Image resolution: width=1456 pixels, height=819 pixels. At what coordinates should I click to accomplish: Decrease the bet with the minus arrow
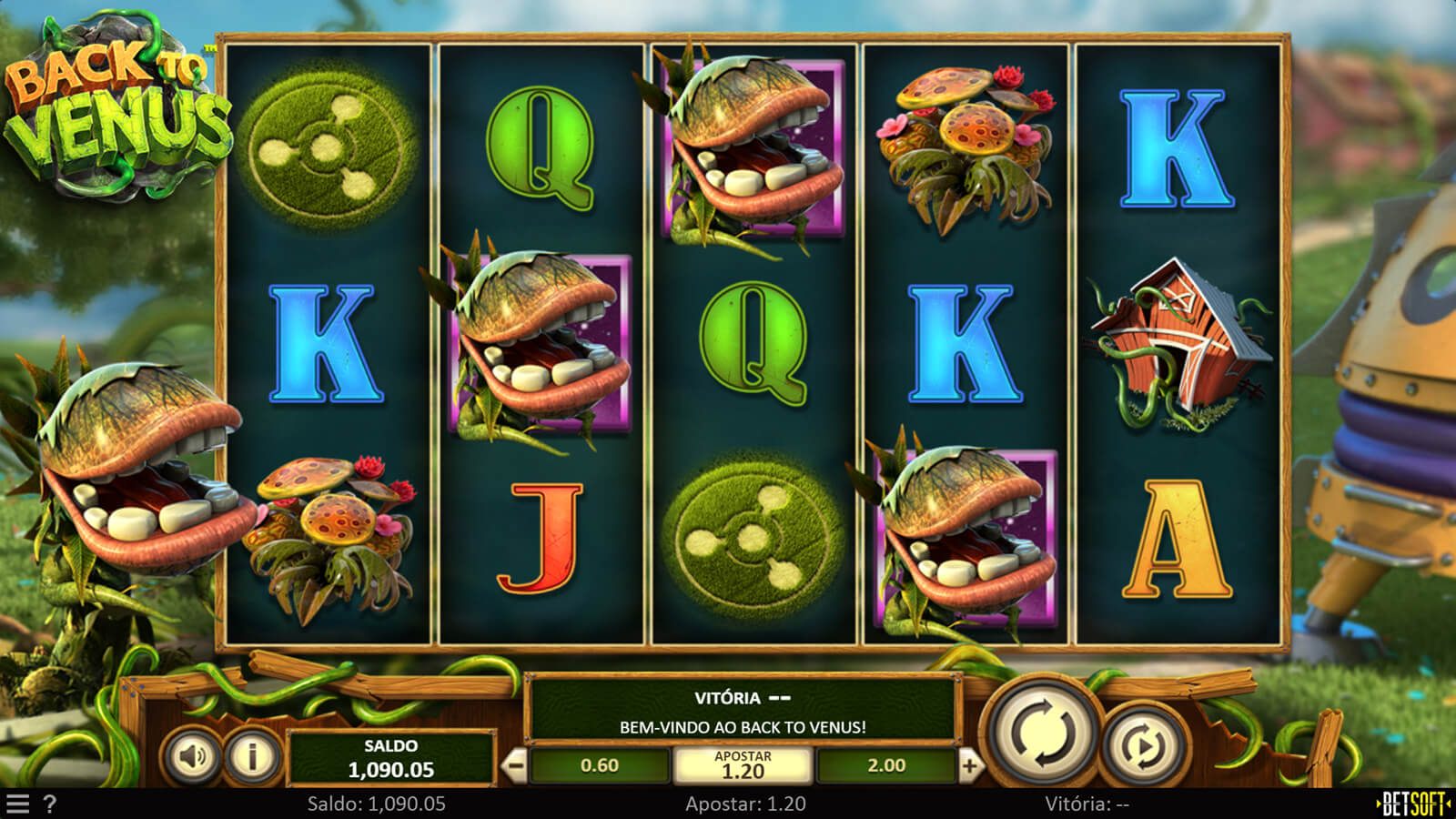point(515,766)
